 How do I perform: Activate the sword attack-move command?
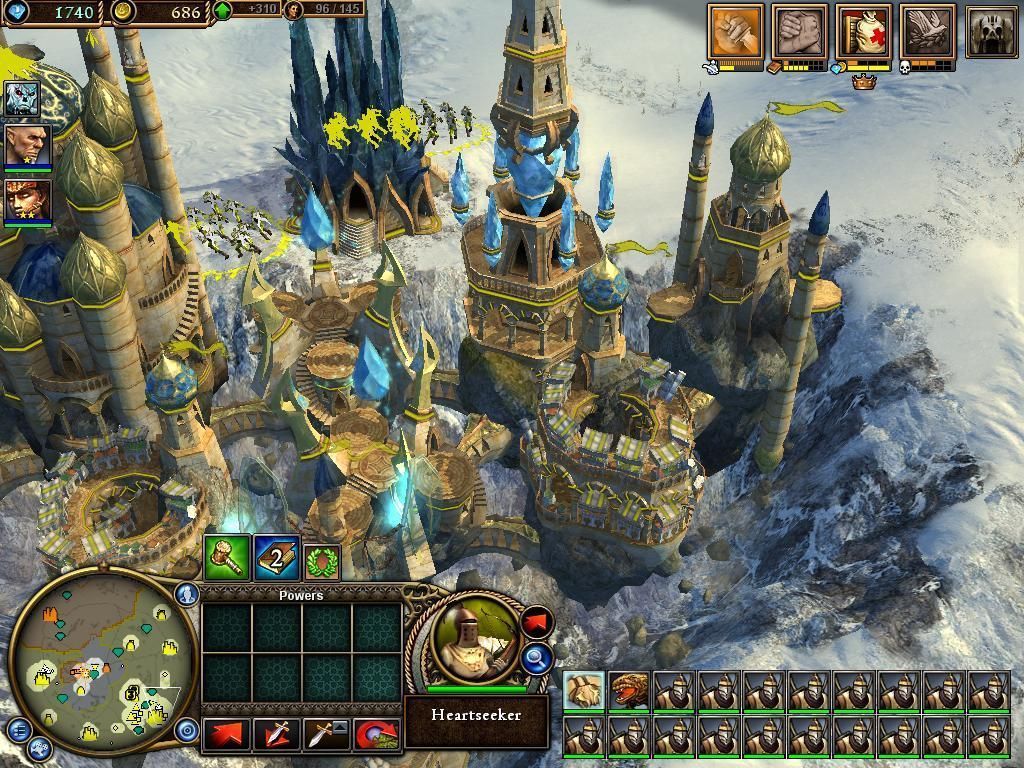click(276, 734)
